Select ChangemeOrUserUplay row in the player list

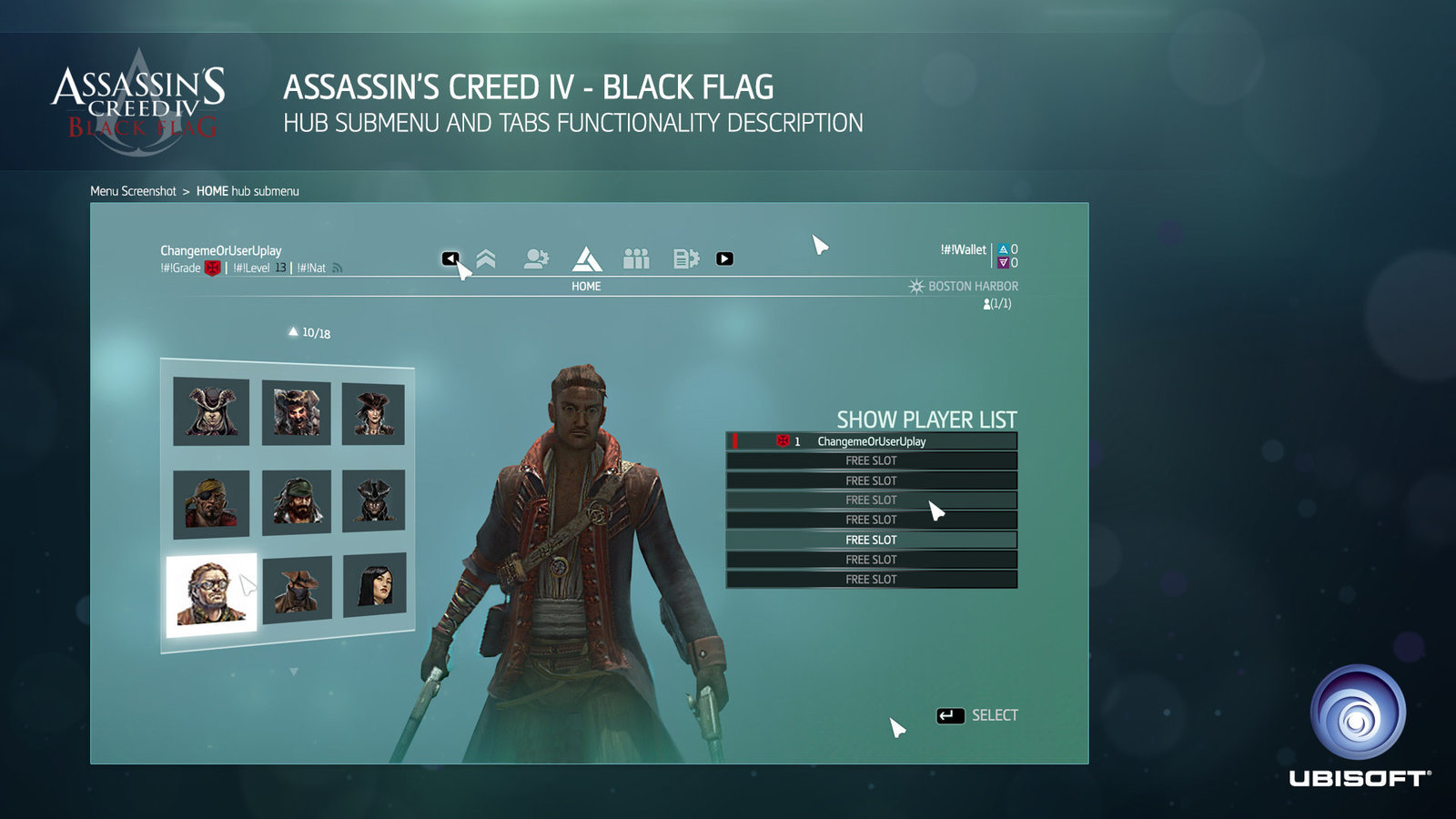pyautogui.click(x=871, y=441)
